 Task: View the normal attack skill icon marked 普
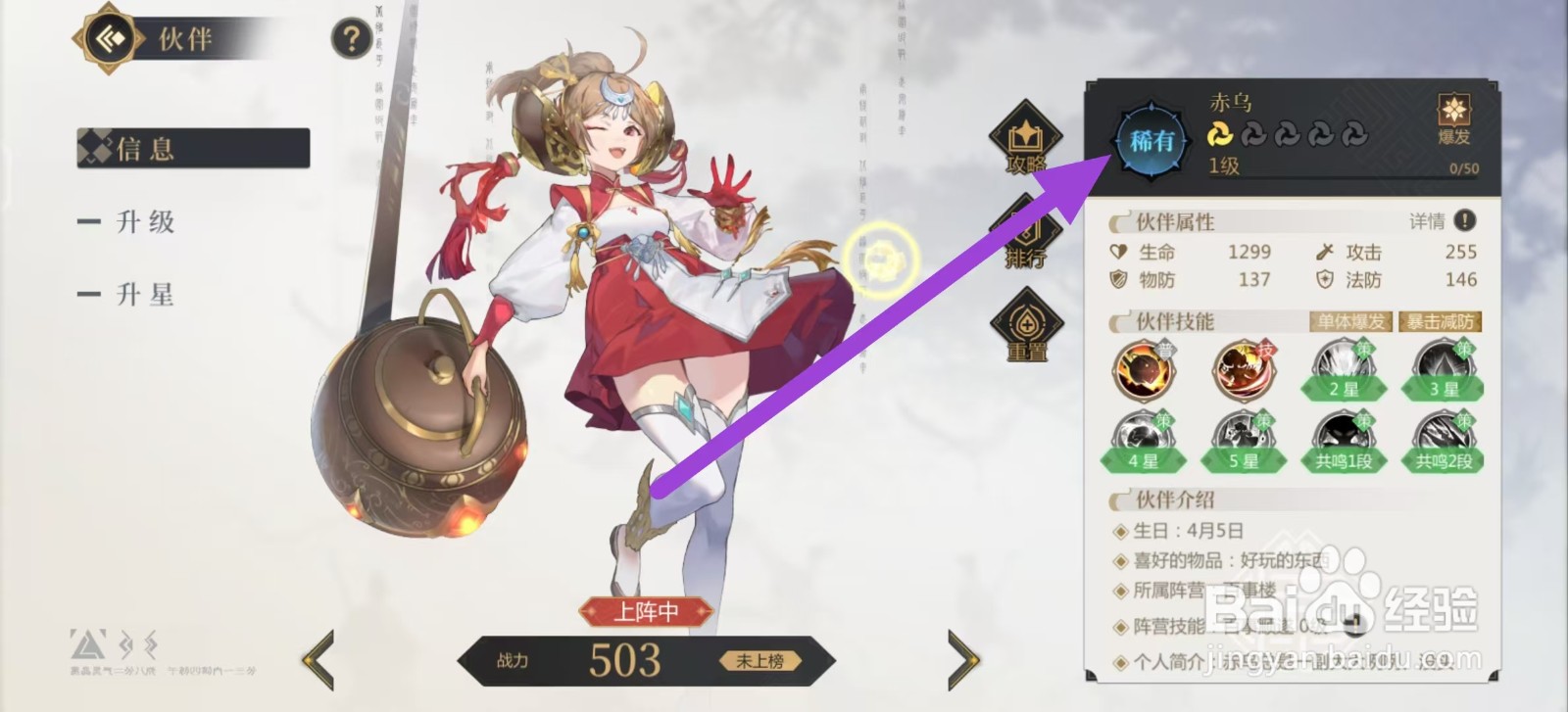click(1145, 370)
